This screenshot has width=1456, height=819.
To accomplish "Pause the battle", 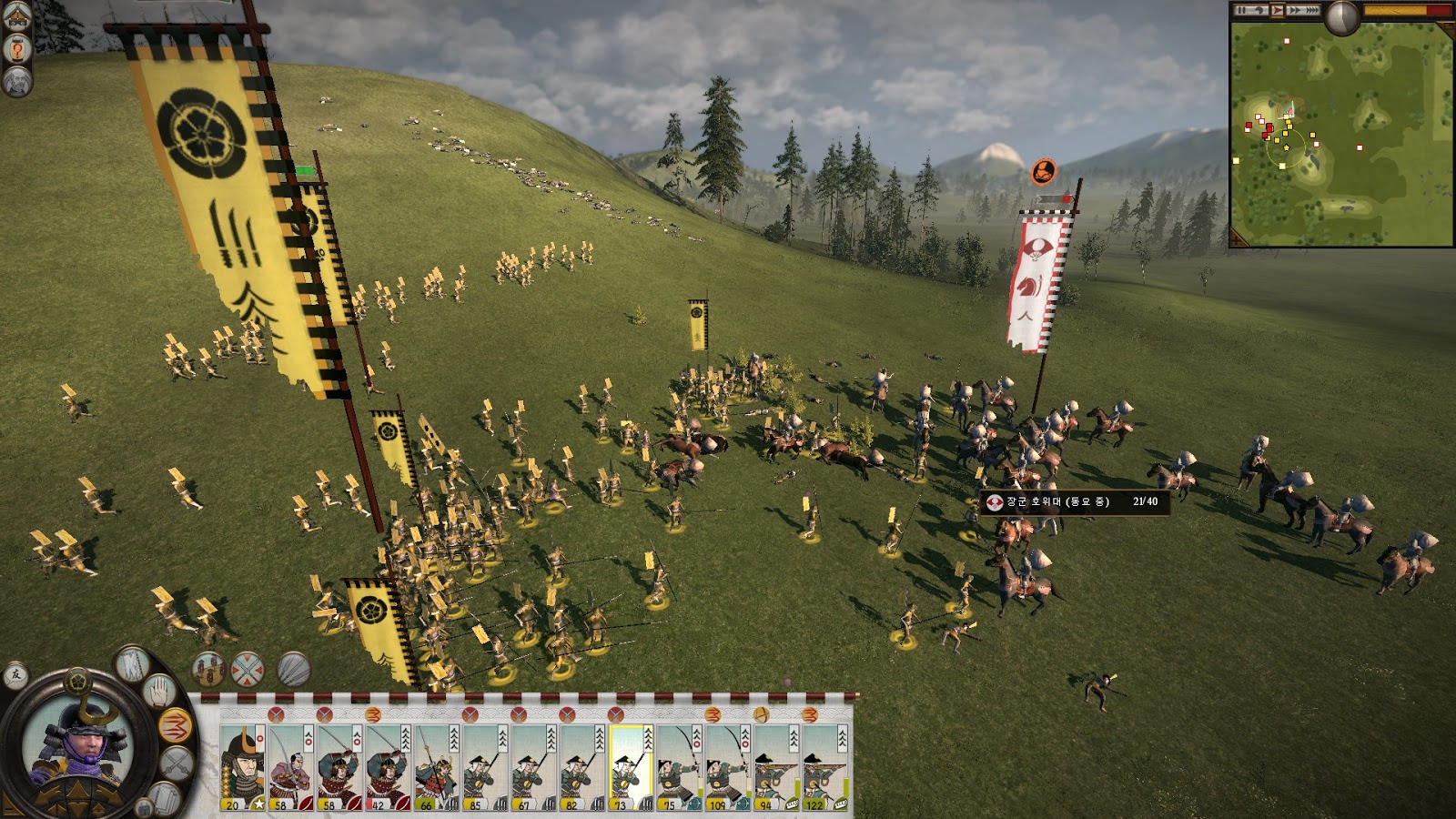I will (1241, 10).
